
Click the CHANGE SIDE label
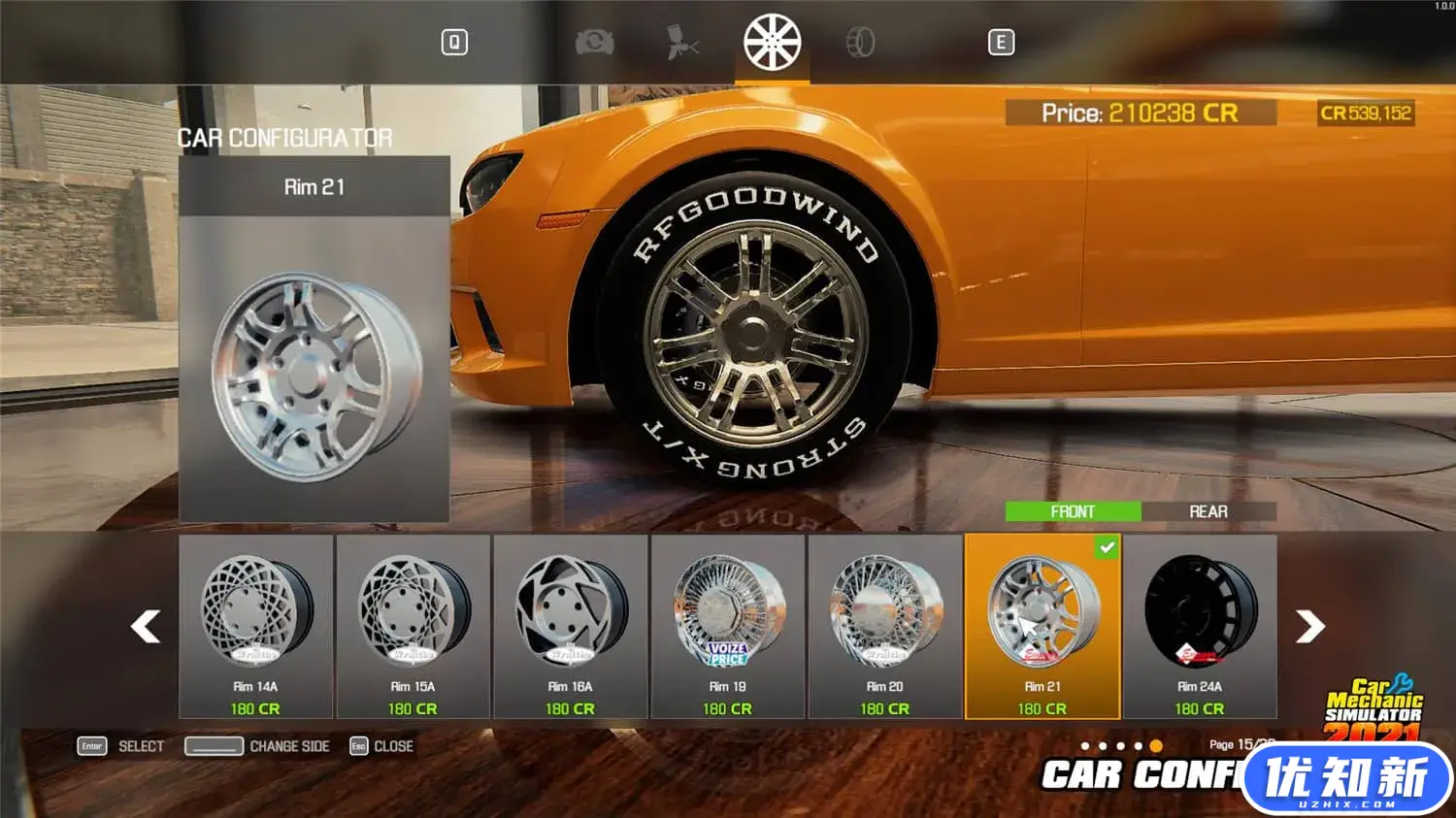point(289,746)
